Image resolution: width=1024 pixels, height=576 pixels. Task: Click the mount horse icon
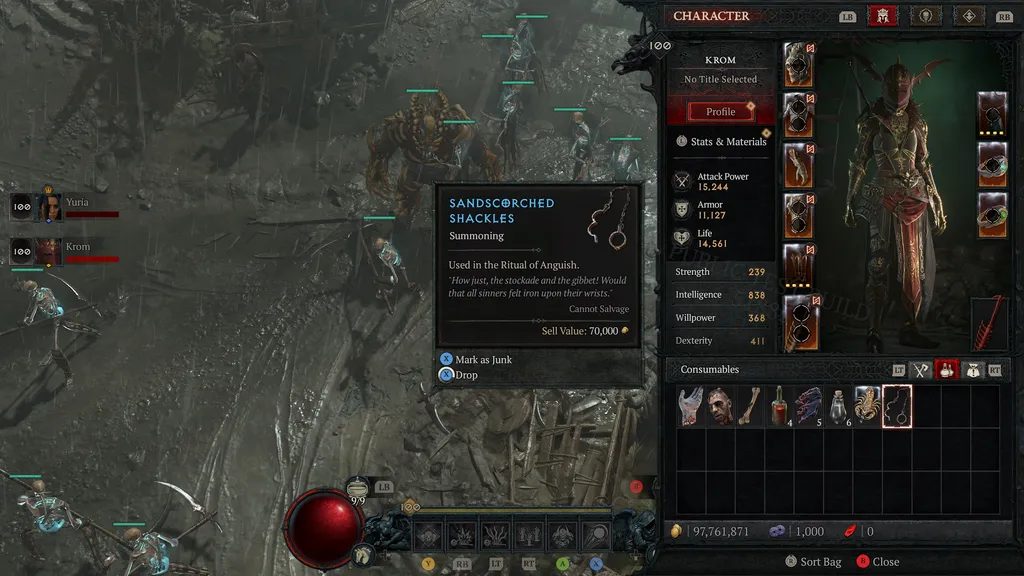362,553
